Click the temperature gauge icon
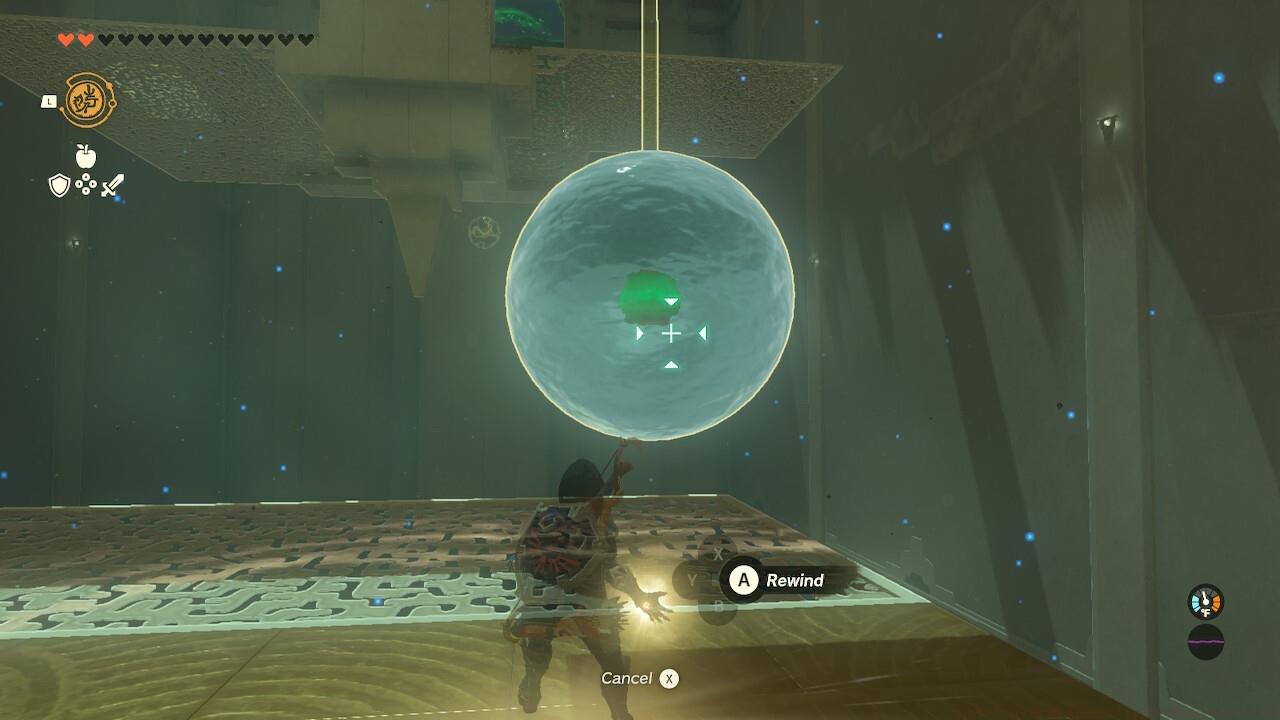The height and width of the screenshot is (720, 1280). (x=1206, y=601)
